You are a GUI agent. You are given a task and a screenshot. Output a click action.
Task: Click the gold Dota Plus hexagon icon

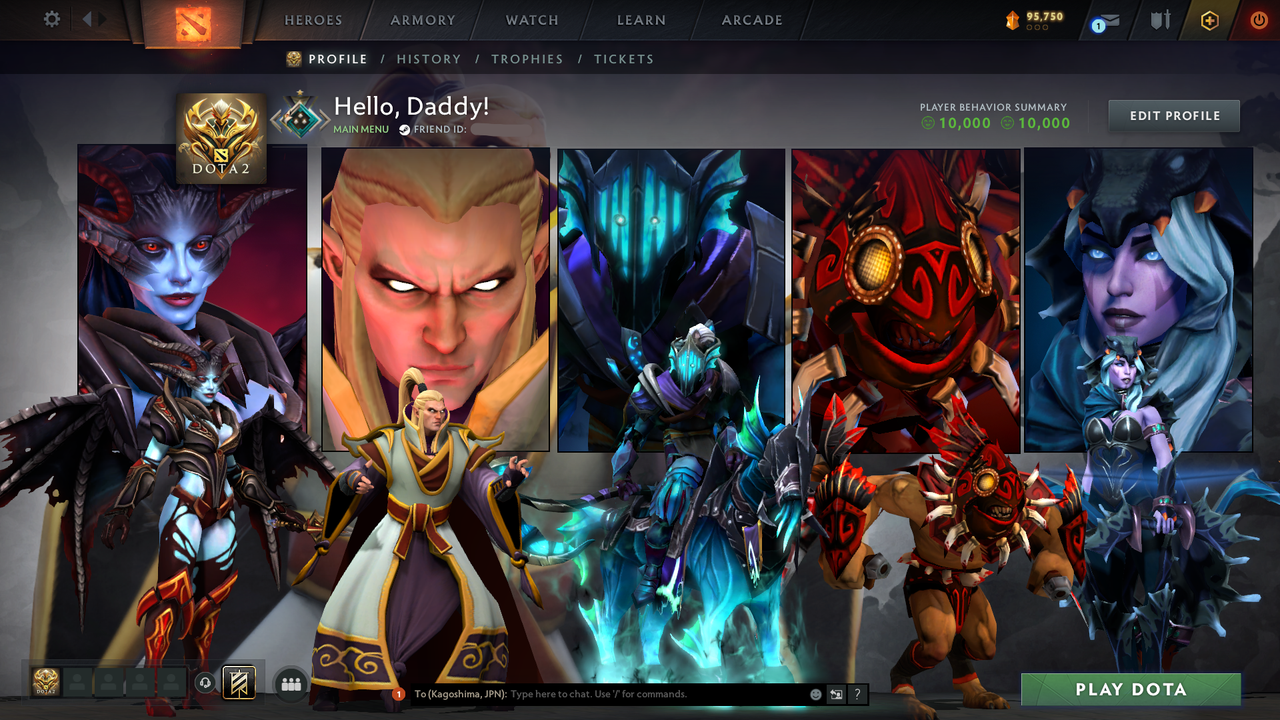[1209, 19]
